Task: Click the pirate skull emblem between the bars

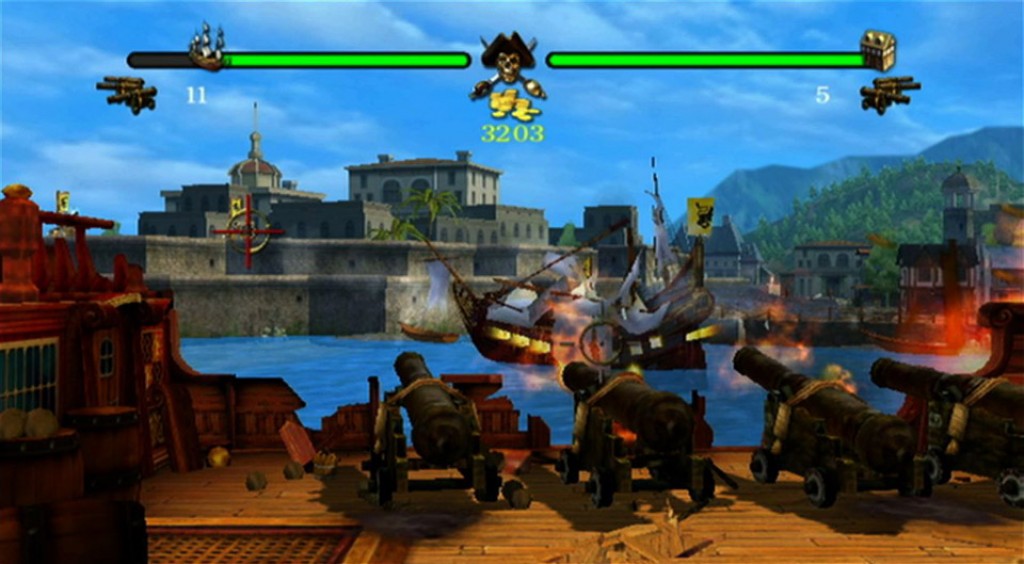Action: [508, 62]
